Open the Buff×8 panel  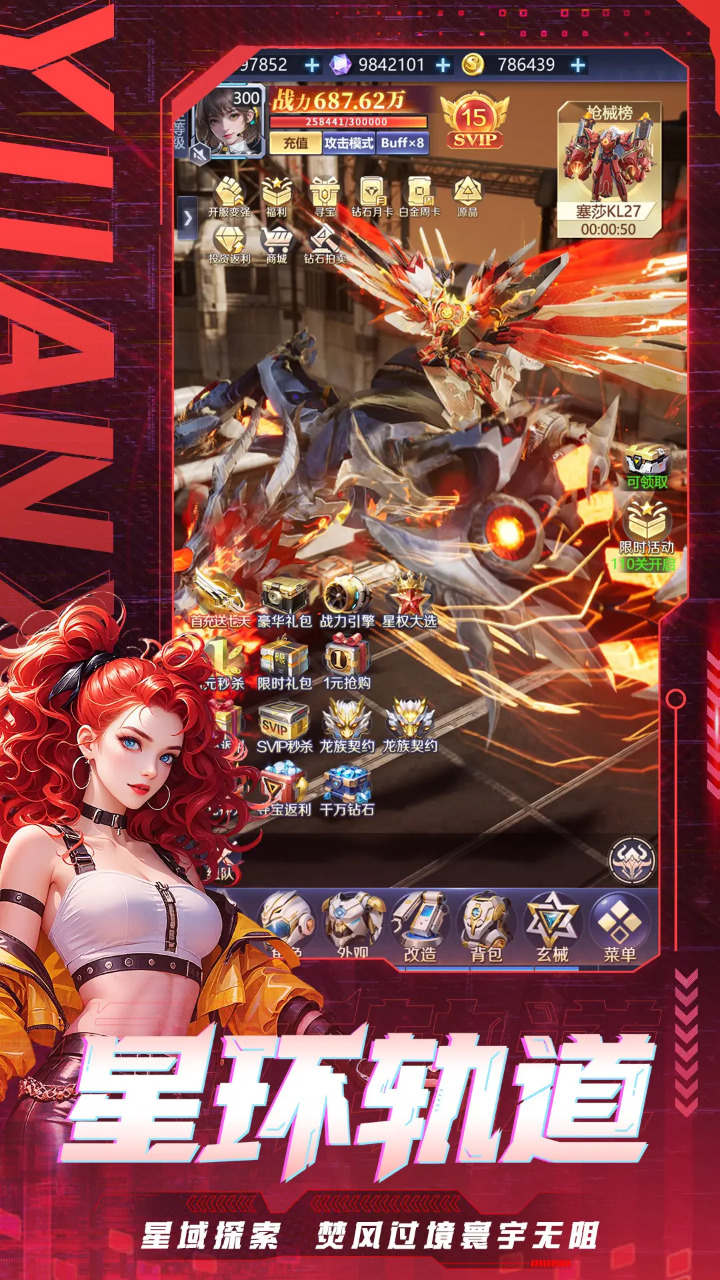[x=403, y=143]
